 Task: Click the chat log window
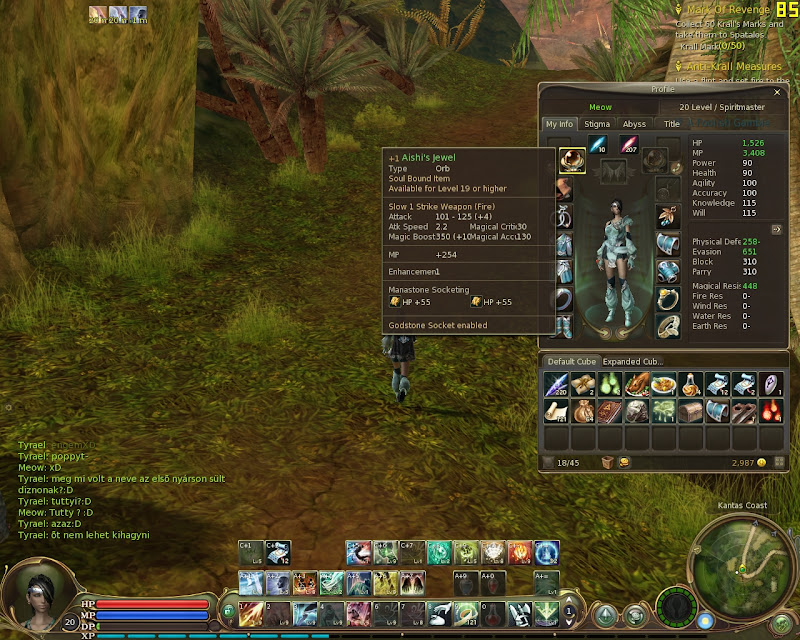pyautogui.click(x=120, y=490)
